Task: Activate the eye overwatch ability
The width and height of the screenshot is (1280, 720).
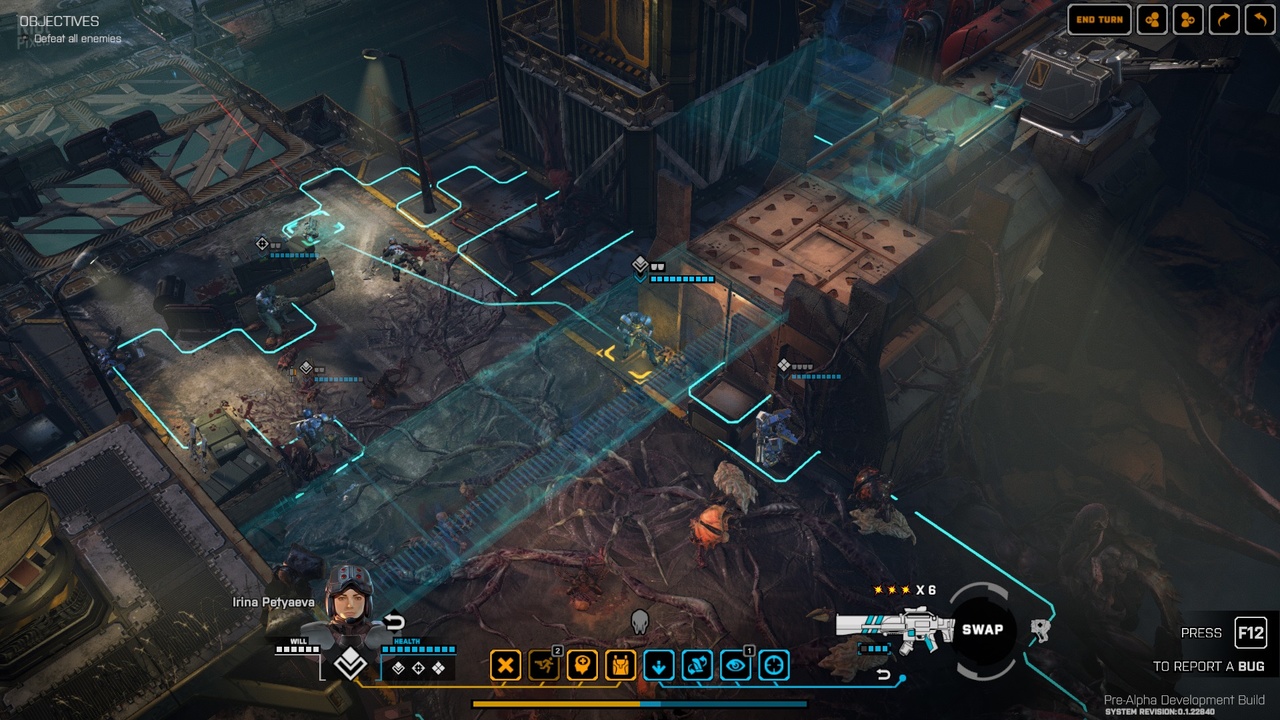Action: pyautogui.click(x=735, y=665)
